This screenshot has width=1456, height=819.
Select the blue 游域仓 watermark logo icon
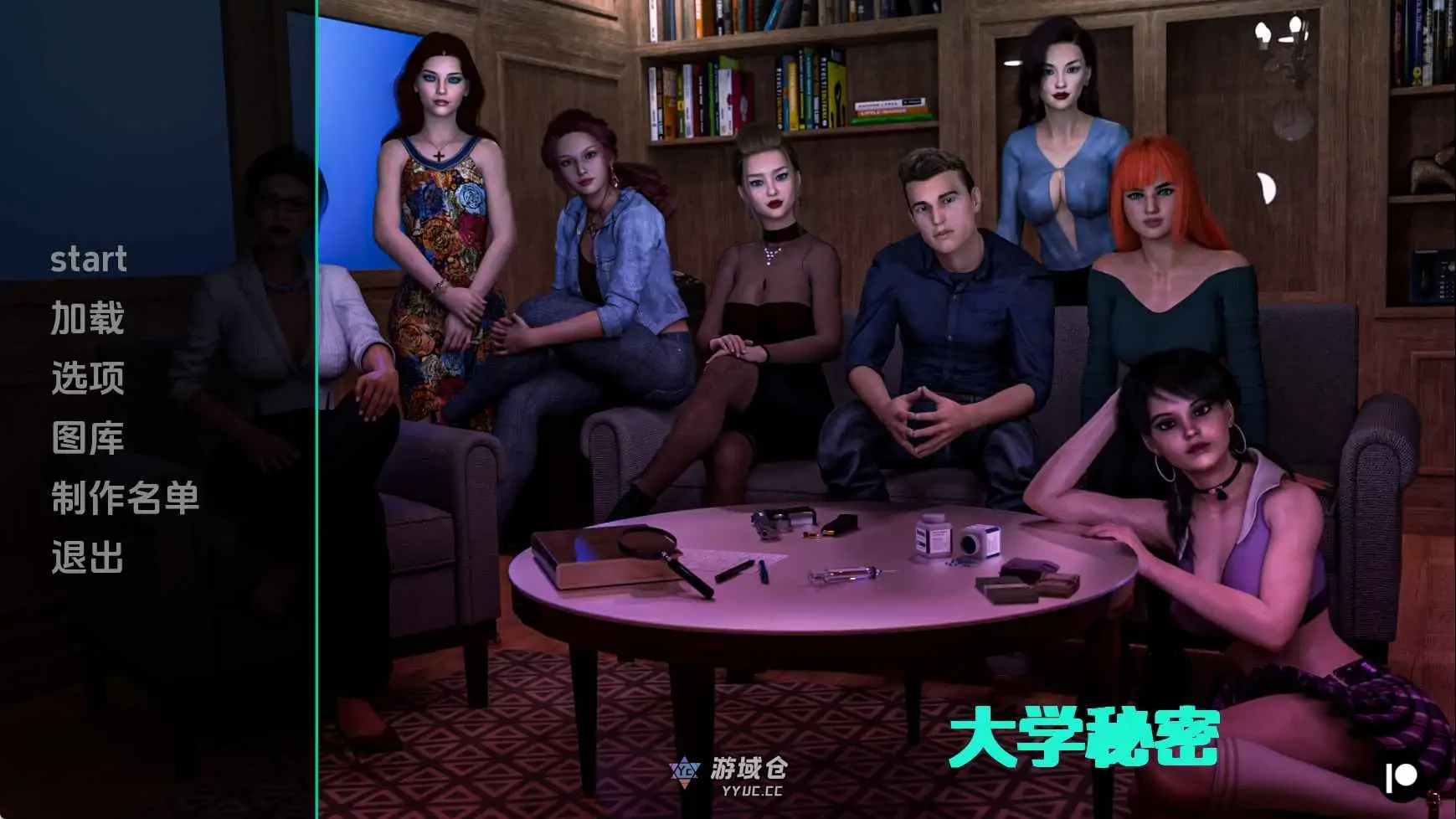685,772
